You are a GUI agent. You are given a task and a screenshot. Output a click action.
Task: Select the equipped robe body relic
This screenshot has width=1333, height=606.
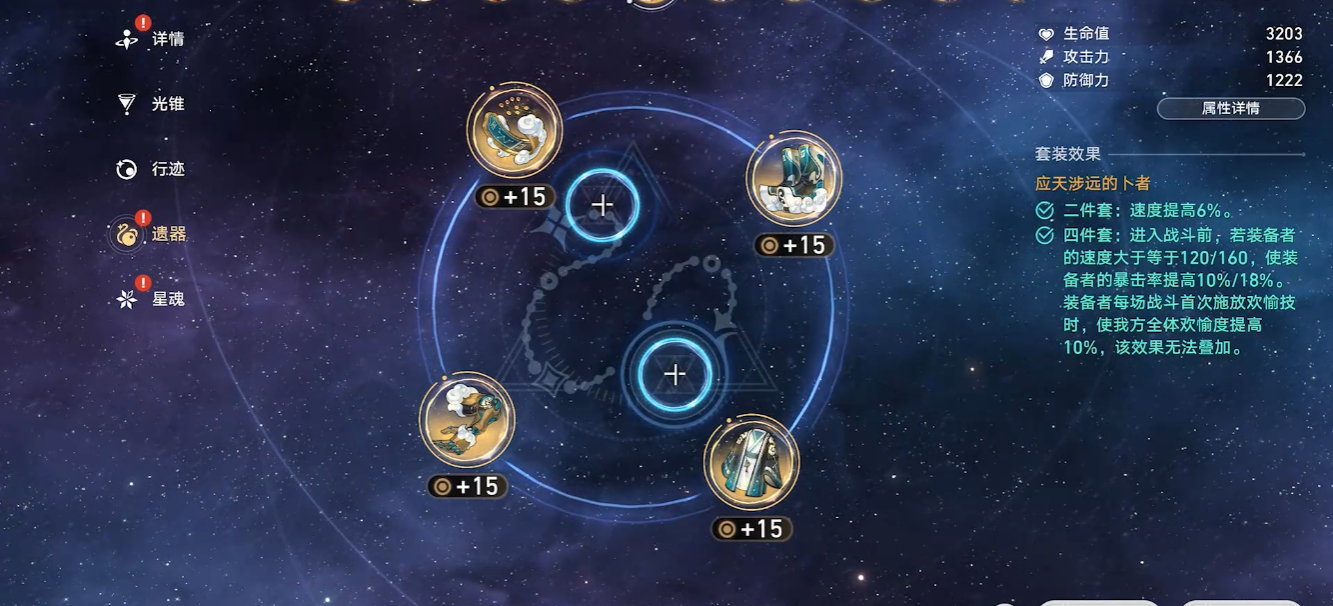pos(751,462)
